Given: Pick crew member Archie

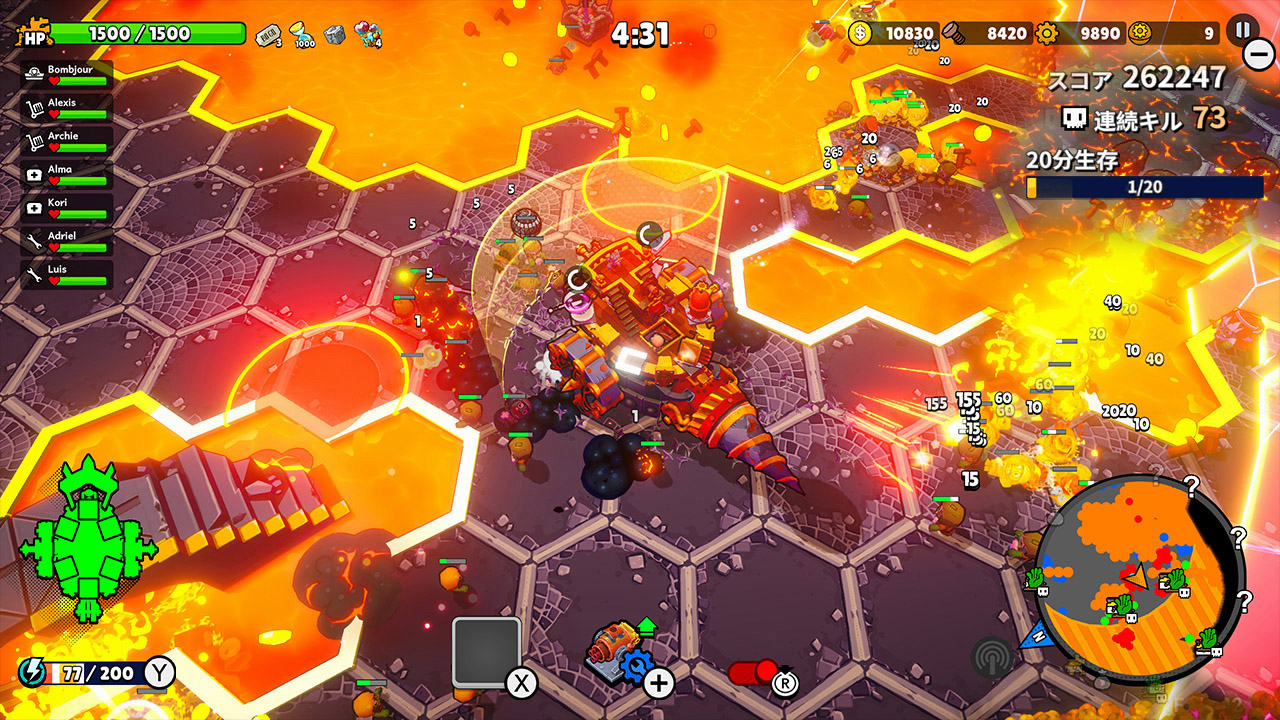Looking at the screenshot, I should pyautogui.click(x=67, y=142).
